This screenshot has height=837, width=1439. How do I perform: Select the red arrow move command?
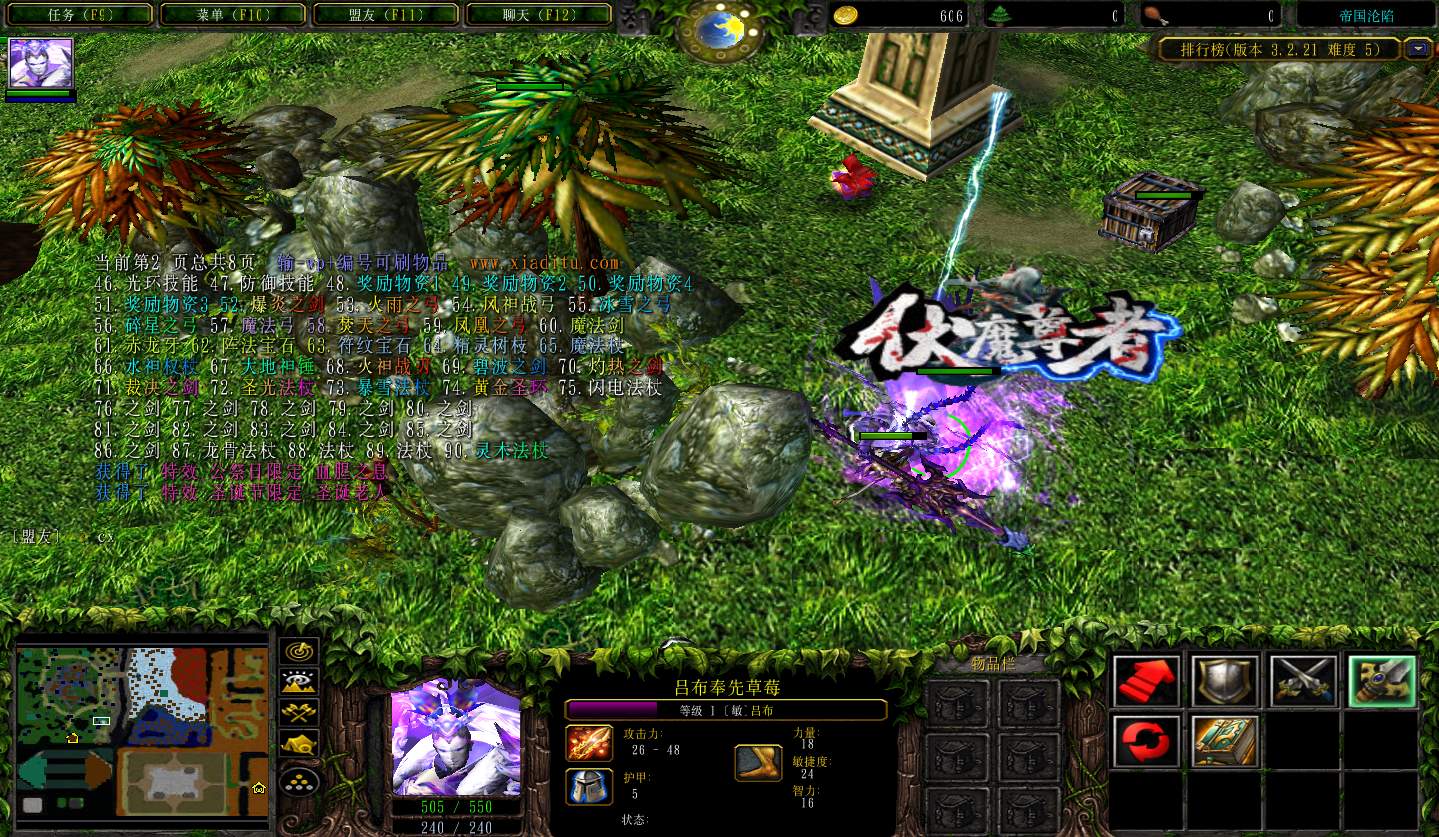click(1146, 681)
